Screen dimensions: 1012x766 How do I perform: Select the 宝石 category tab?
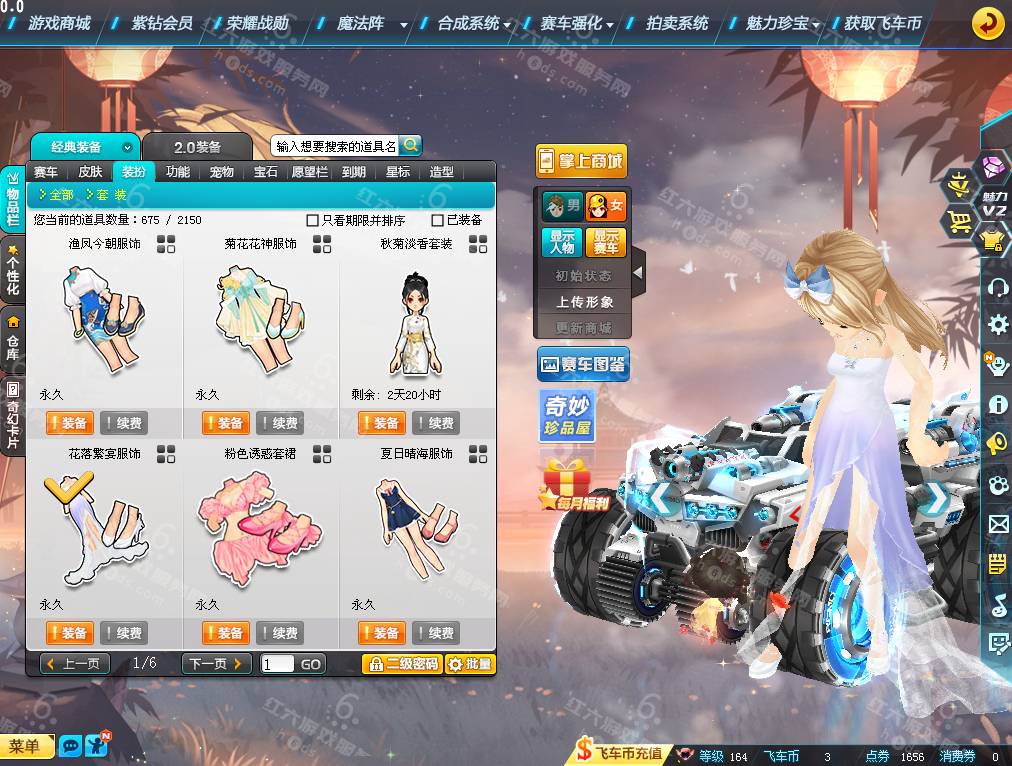266,172
